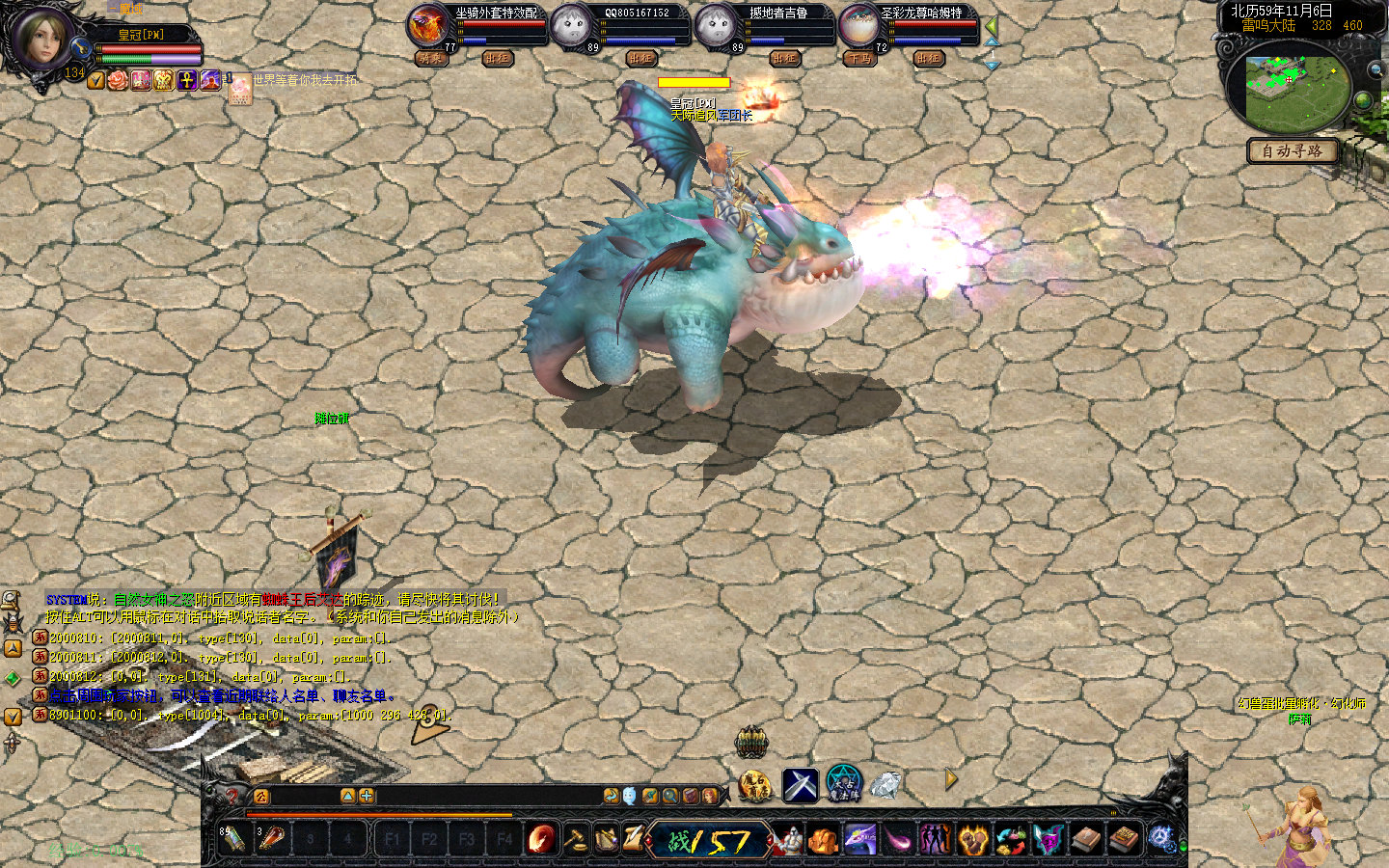Click 出征 under the 撼地者吉鲁 pet
Screen dimensions: 1389x868
(x=785, y=59)
